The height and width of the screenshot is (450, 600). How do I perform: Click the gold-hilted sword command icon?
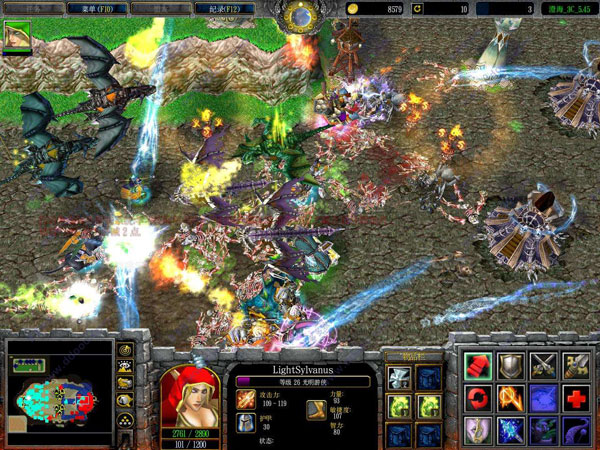577,366
